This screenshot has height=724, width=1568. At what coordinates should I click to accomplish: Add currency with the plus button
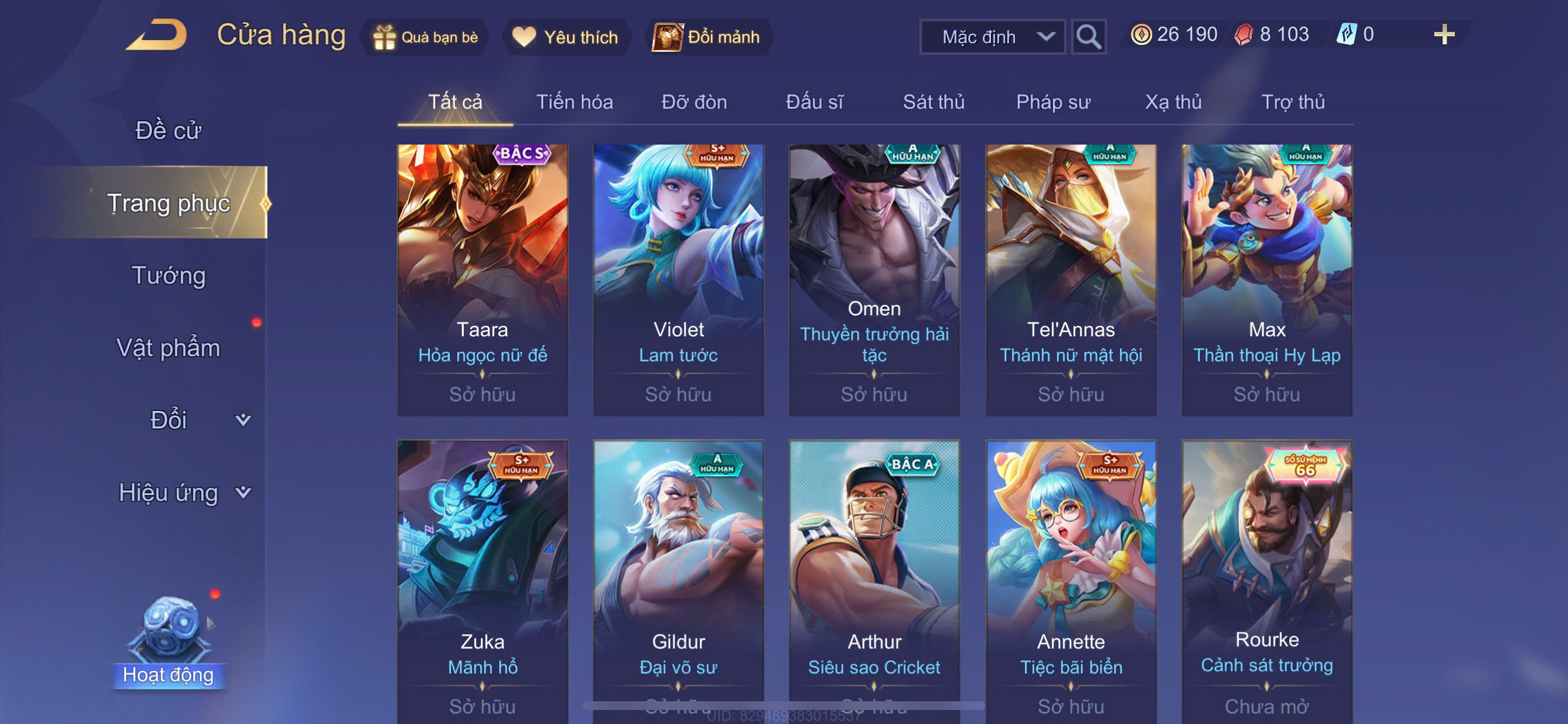[1443, 34]
